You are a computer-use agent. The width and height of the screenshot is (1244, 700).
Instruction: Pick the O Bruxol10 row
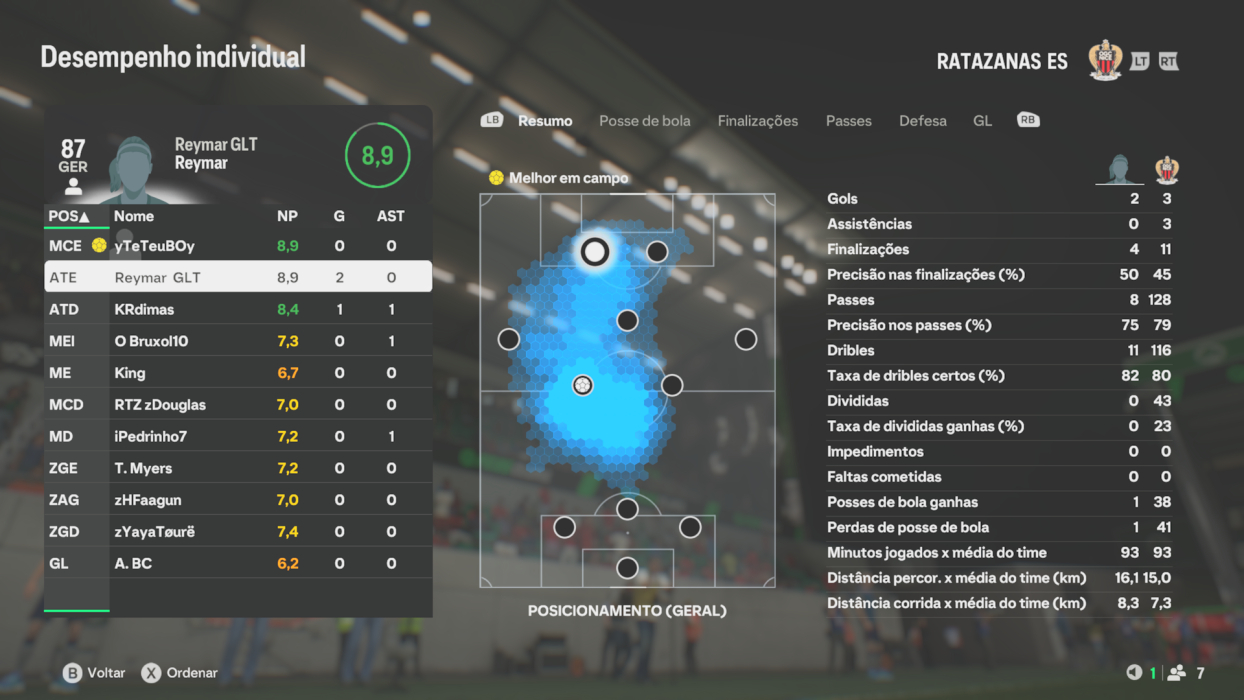click(238, 341)
